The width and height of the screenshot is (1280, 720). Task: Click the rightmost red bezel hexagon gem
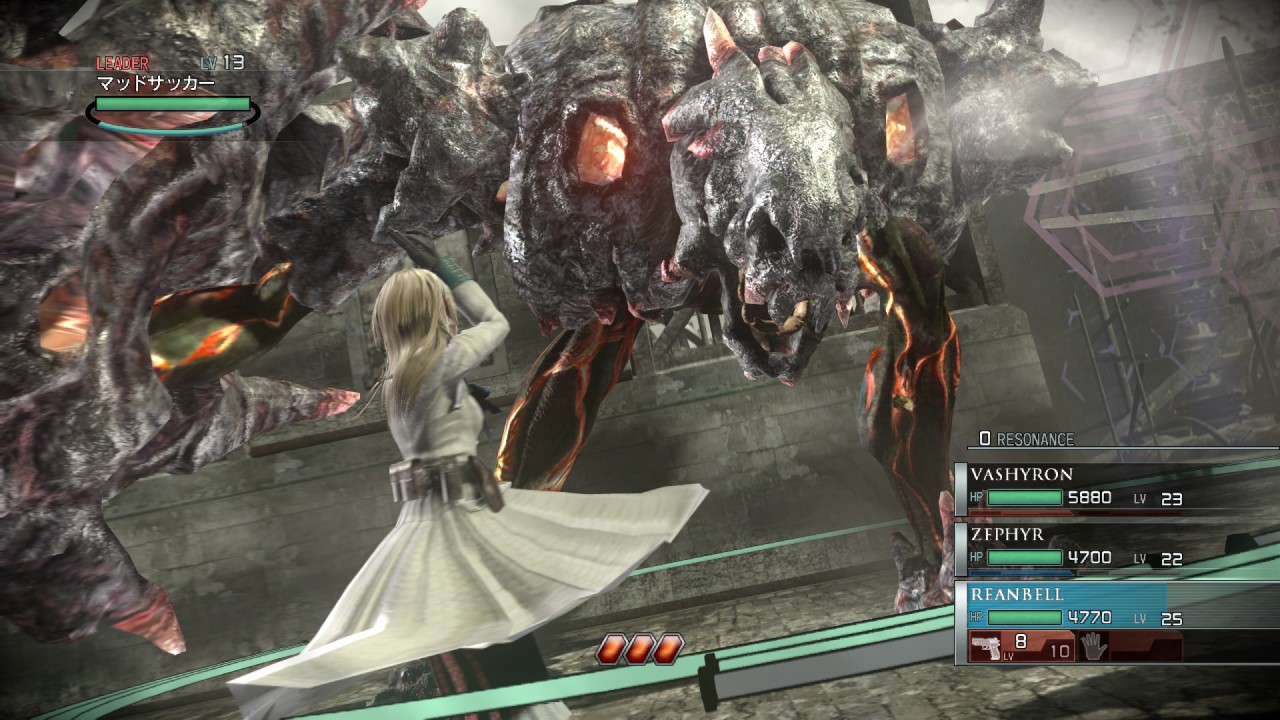[x=666, y=647]
